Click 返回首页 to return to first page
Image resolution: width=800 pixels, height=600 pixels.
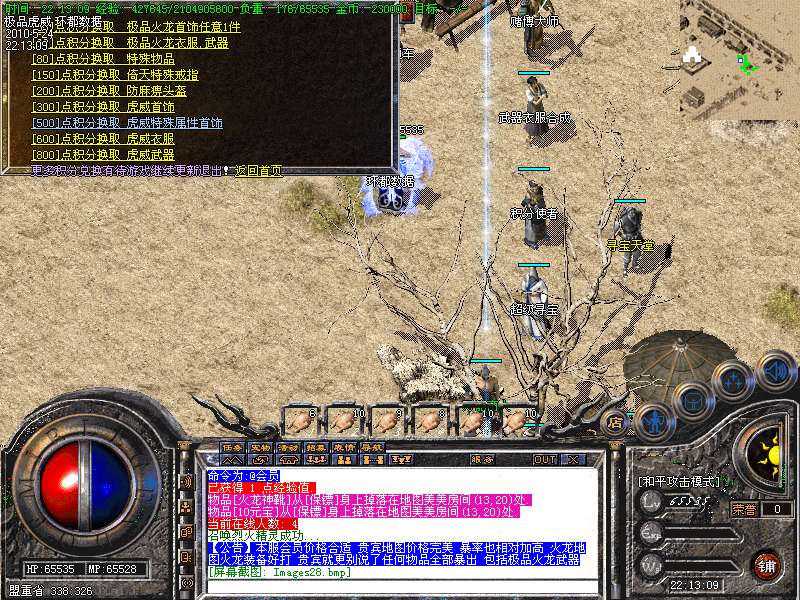pyautogui.click(x=258, y=170)
